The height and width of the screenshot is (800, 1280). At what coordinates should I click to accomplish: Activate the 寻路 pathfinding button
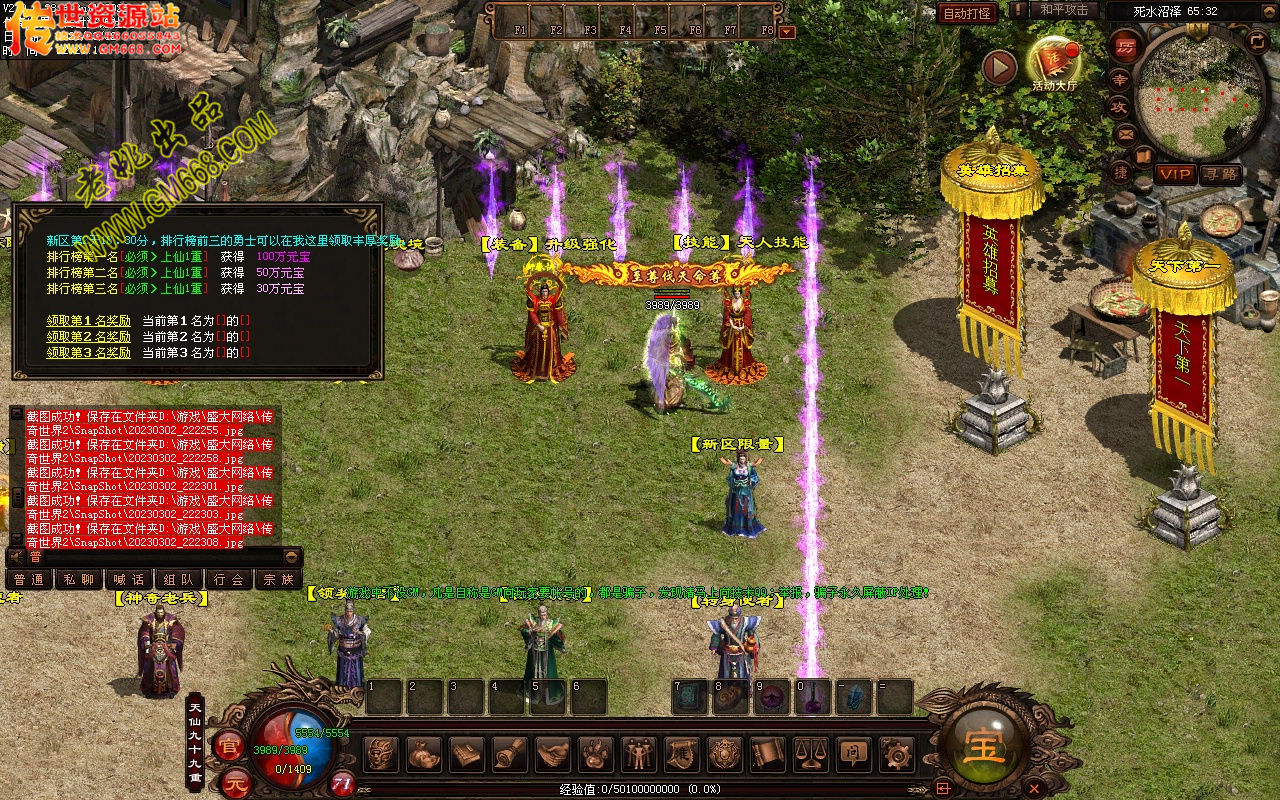click(1220, 174)
